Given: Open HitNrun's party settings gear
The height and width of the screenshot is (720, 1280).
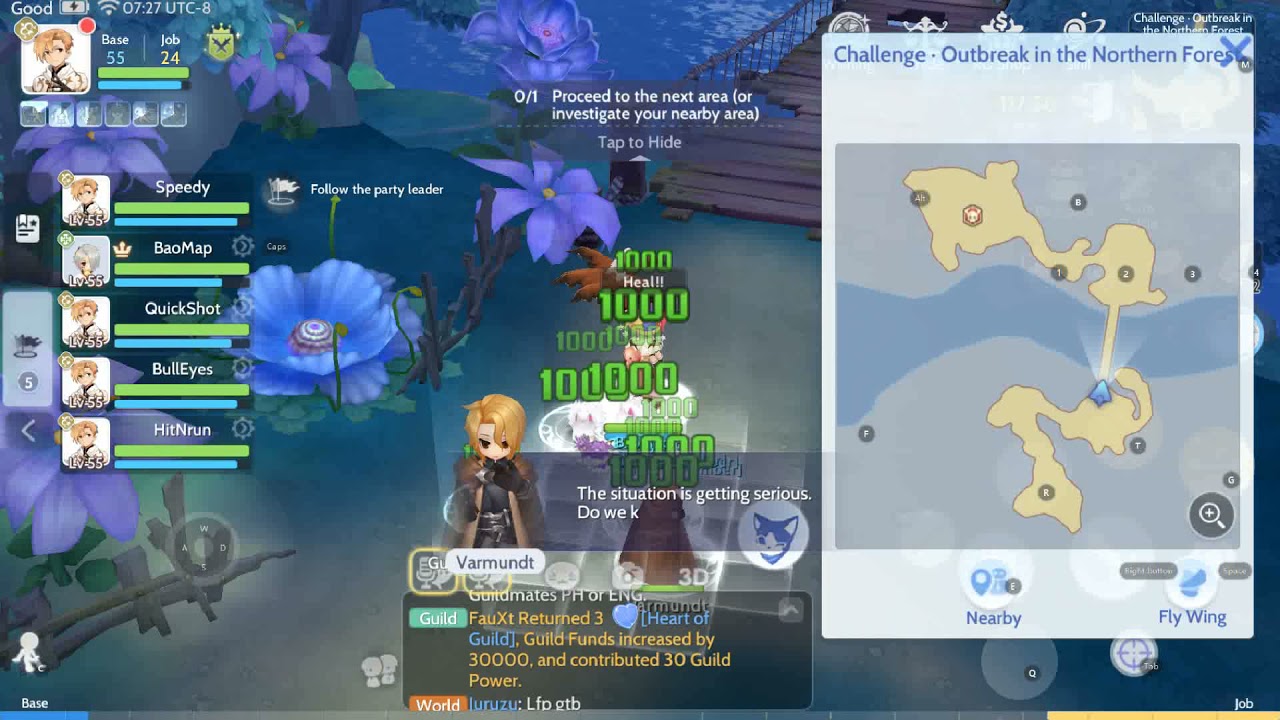Looking at the screenshot, I should click(x=242, y=429).
